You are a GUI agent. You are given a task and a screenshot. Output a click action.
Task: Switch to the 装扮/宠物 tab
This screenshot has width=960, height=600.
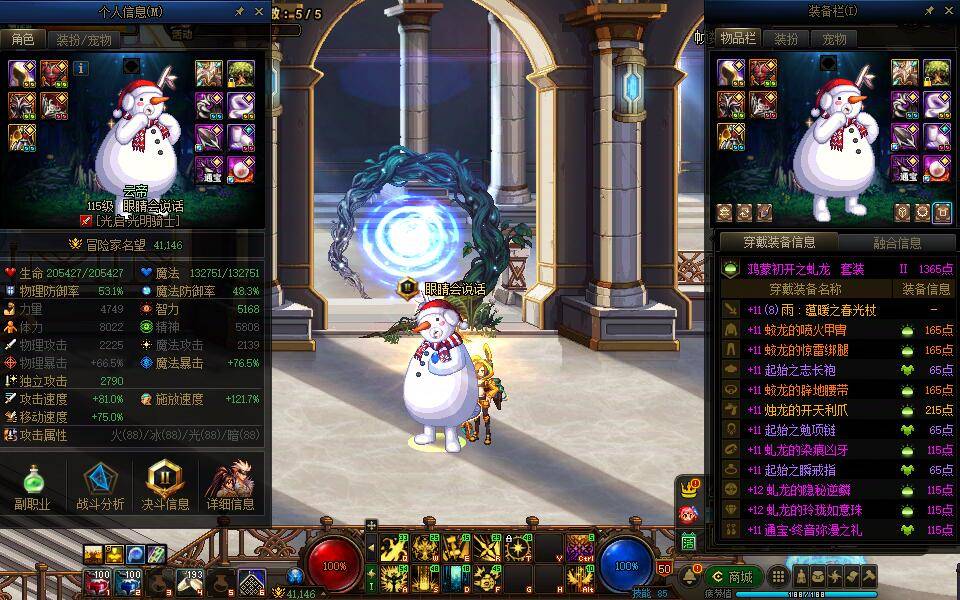[83, 40]
